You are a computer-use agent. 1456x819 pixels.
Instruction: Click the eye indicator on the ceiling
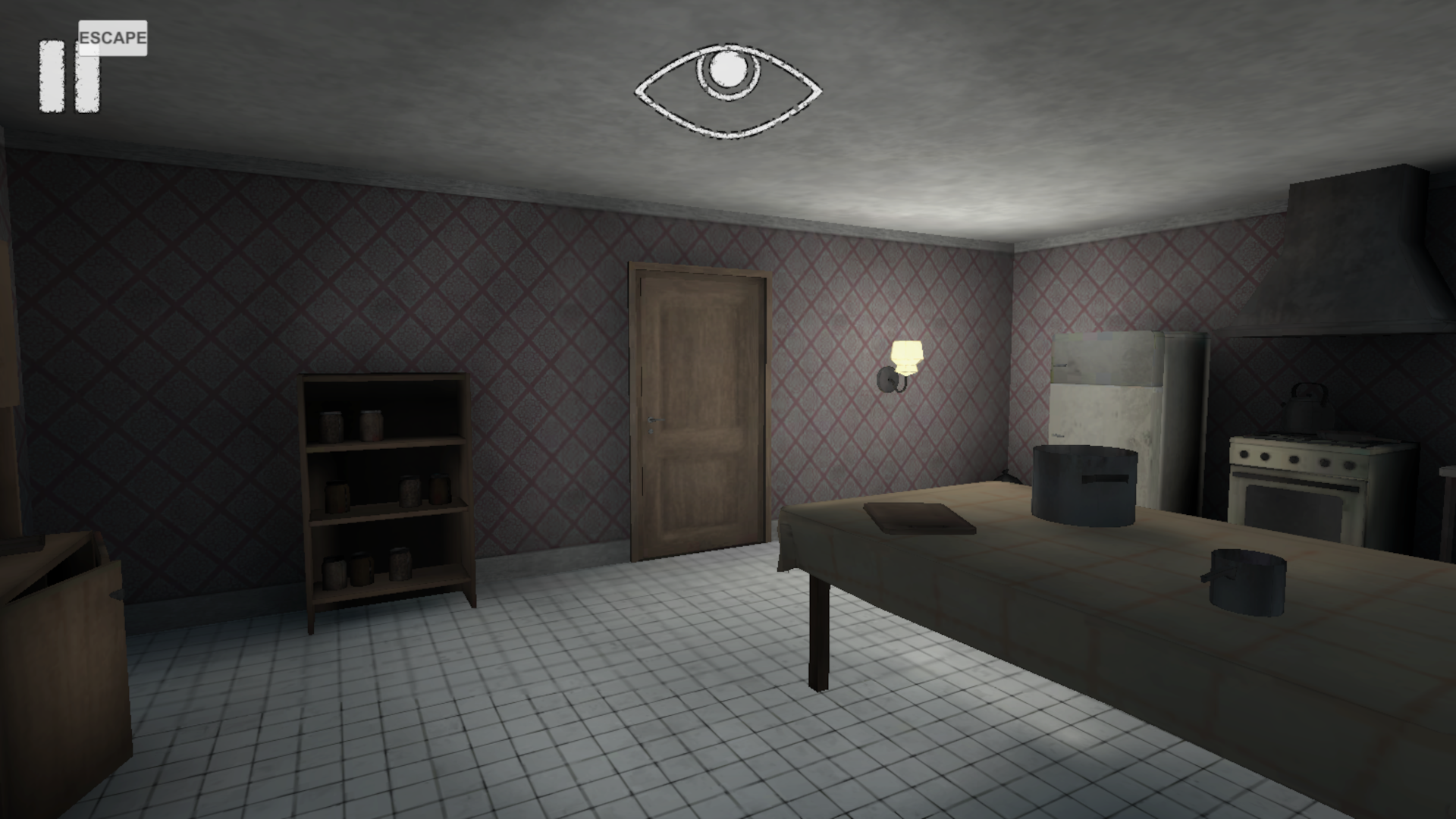pyautogui.click(x=726, y=89)
